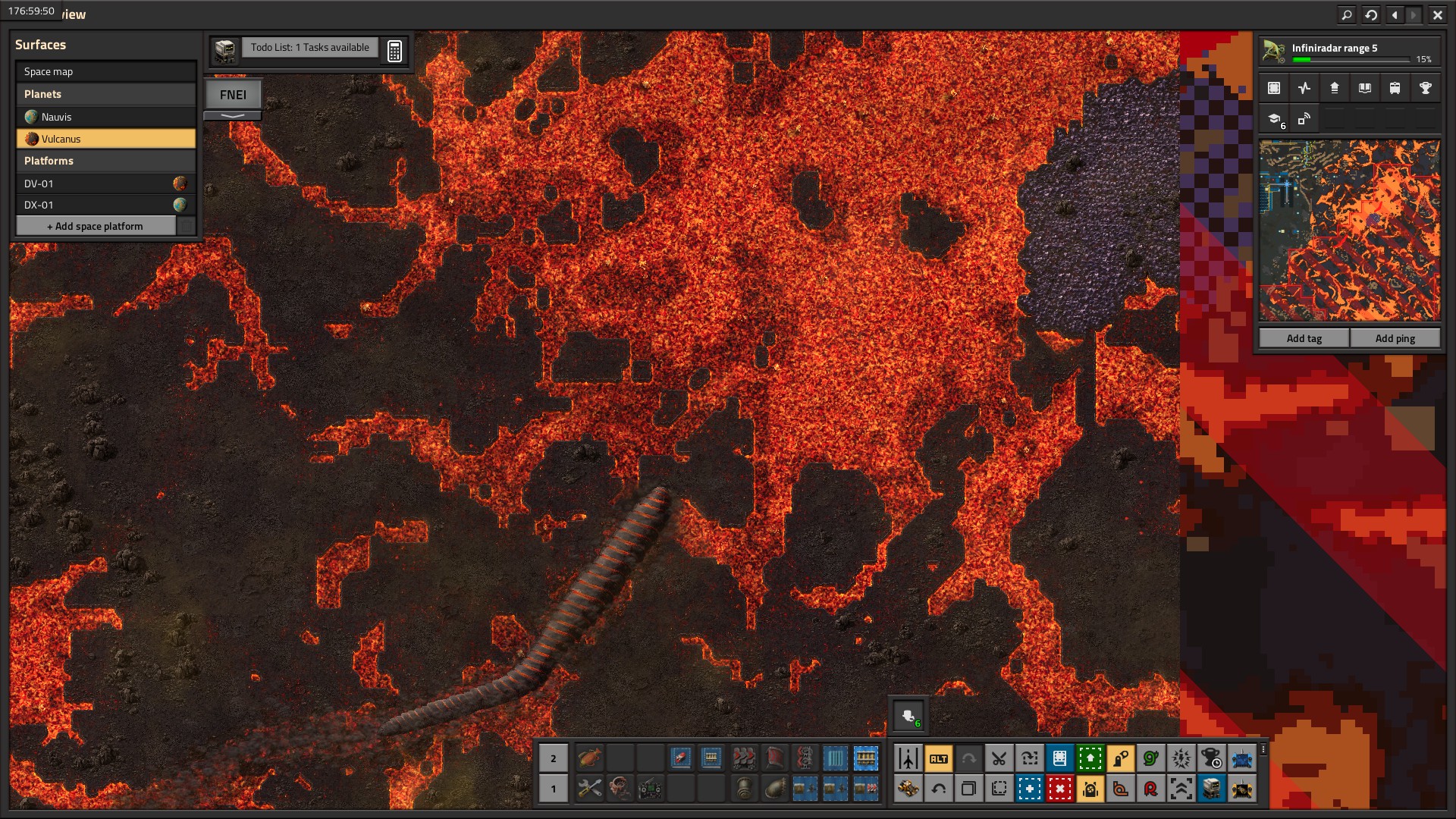Viewport: 1456px width, 819px height.
Task: Open the FNEI recipe browser
Action: pos(233,95)
